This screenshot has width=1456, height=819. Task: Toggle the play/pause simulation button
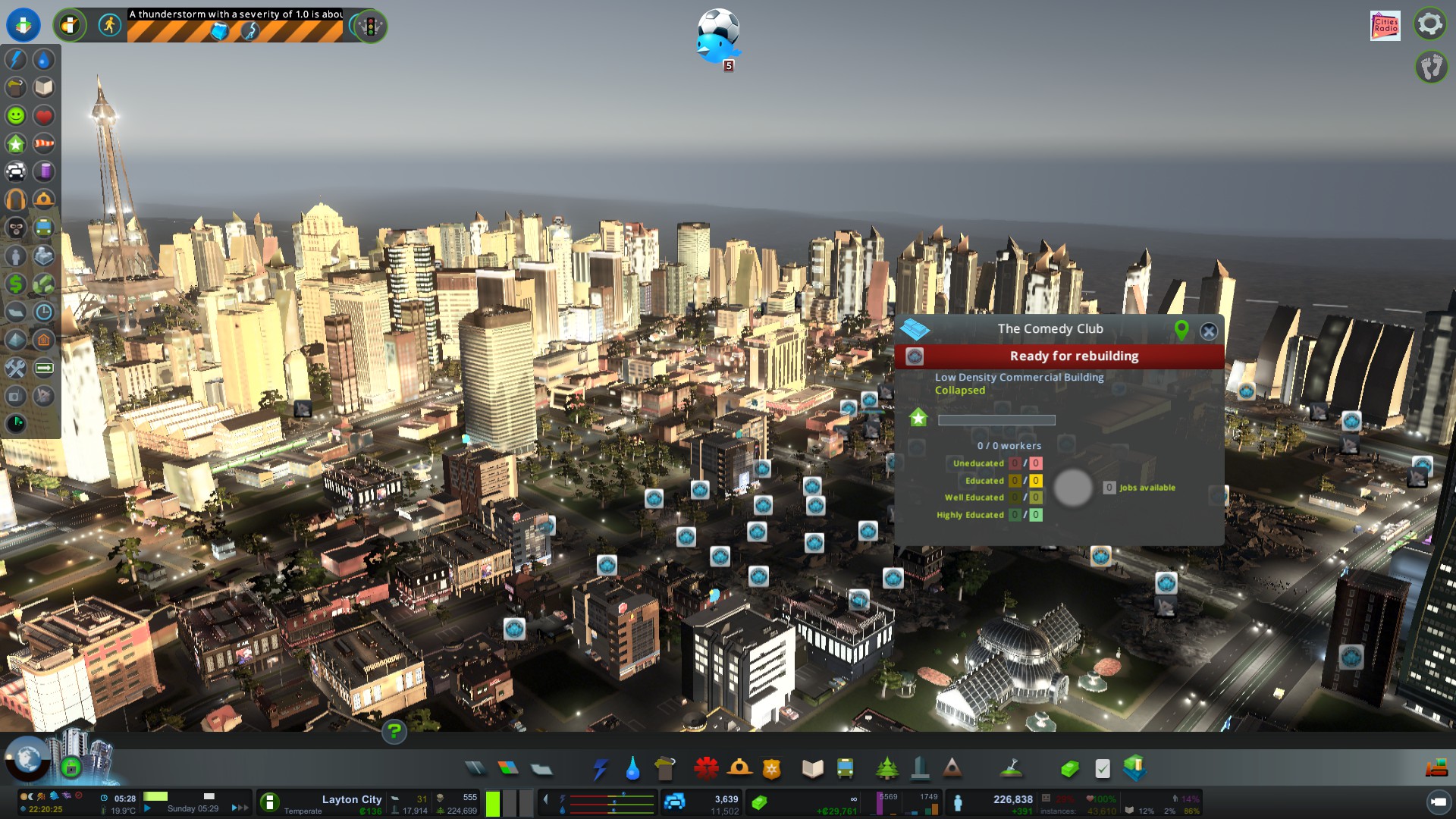[x=148, y=808]
